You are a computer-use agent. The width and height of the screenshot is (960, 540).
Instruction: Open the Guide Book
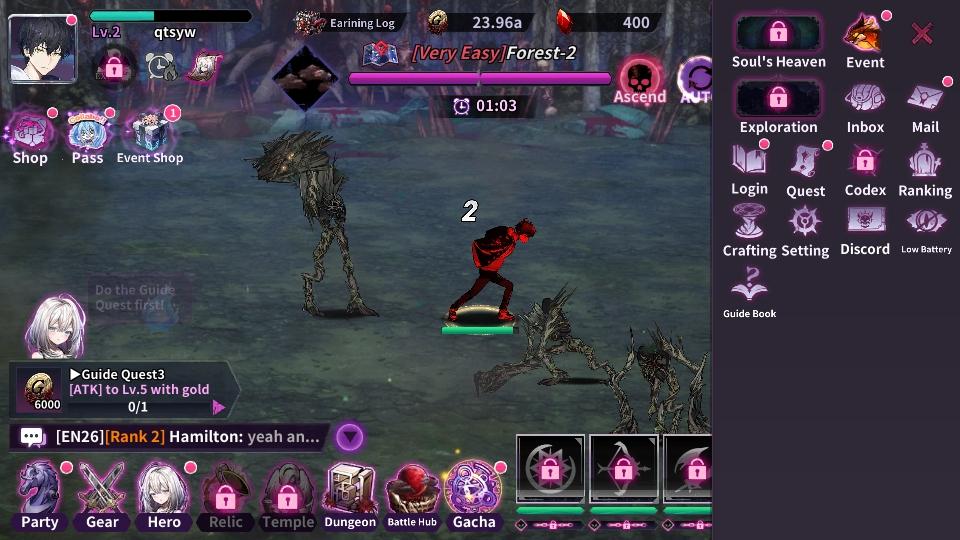(749, 293)
